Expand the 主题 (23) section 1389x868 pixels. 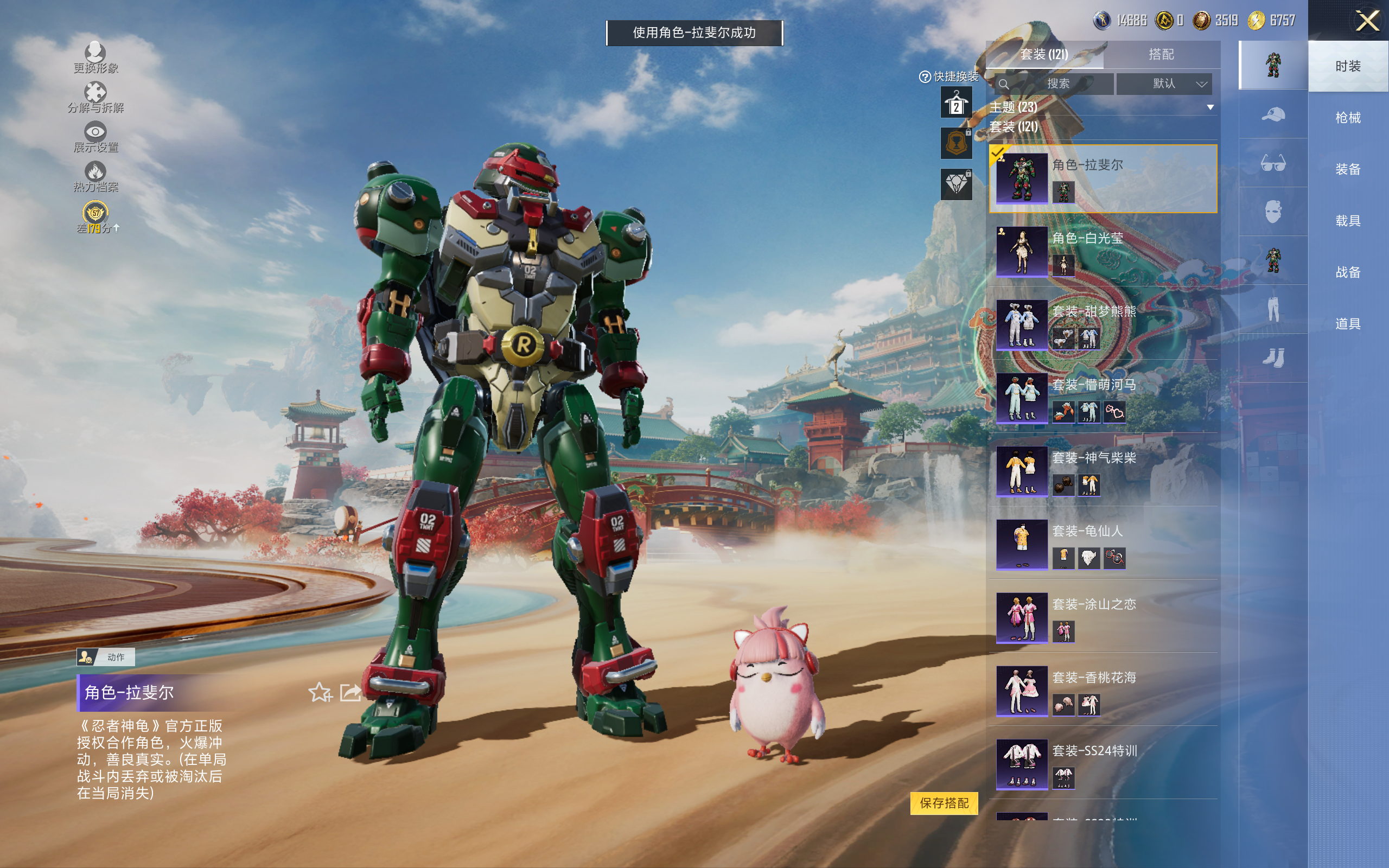1210,107
